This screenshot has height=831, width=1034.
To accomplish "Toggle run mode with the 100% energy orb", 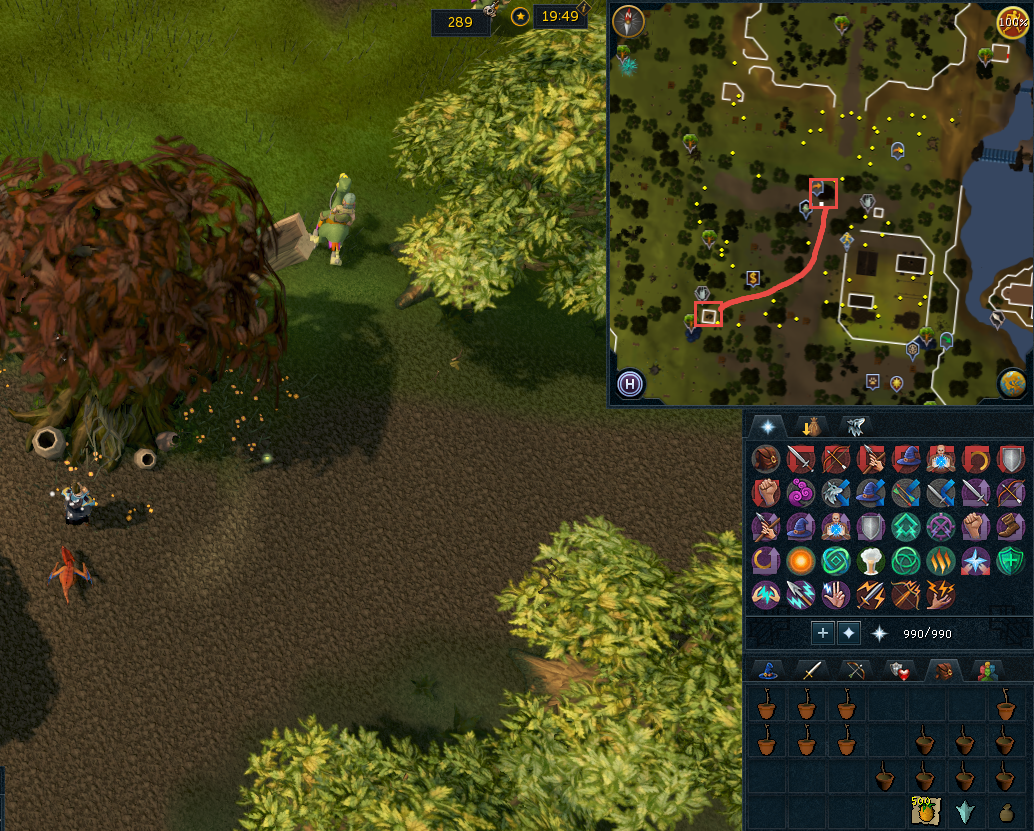I will click(1013, 20).
